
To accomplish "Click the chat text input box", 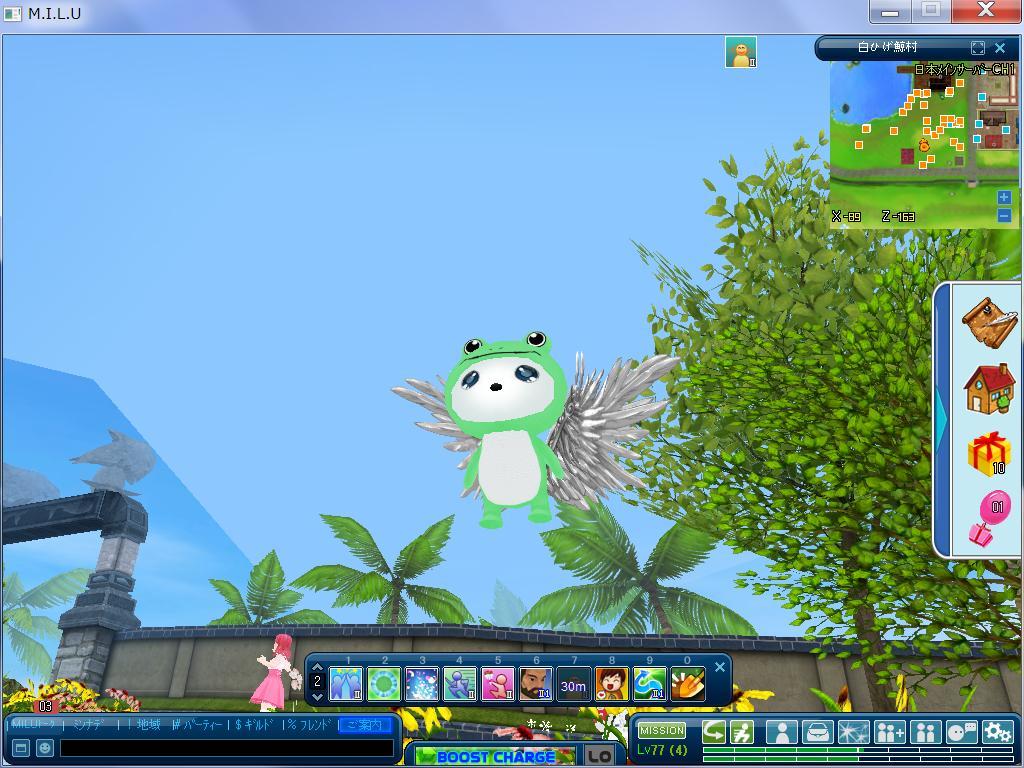I will click(226, 747).
